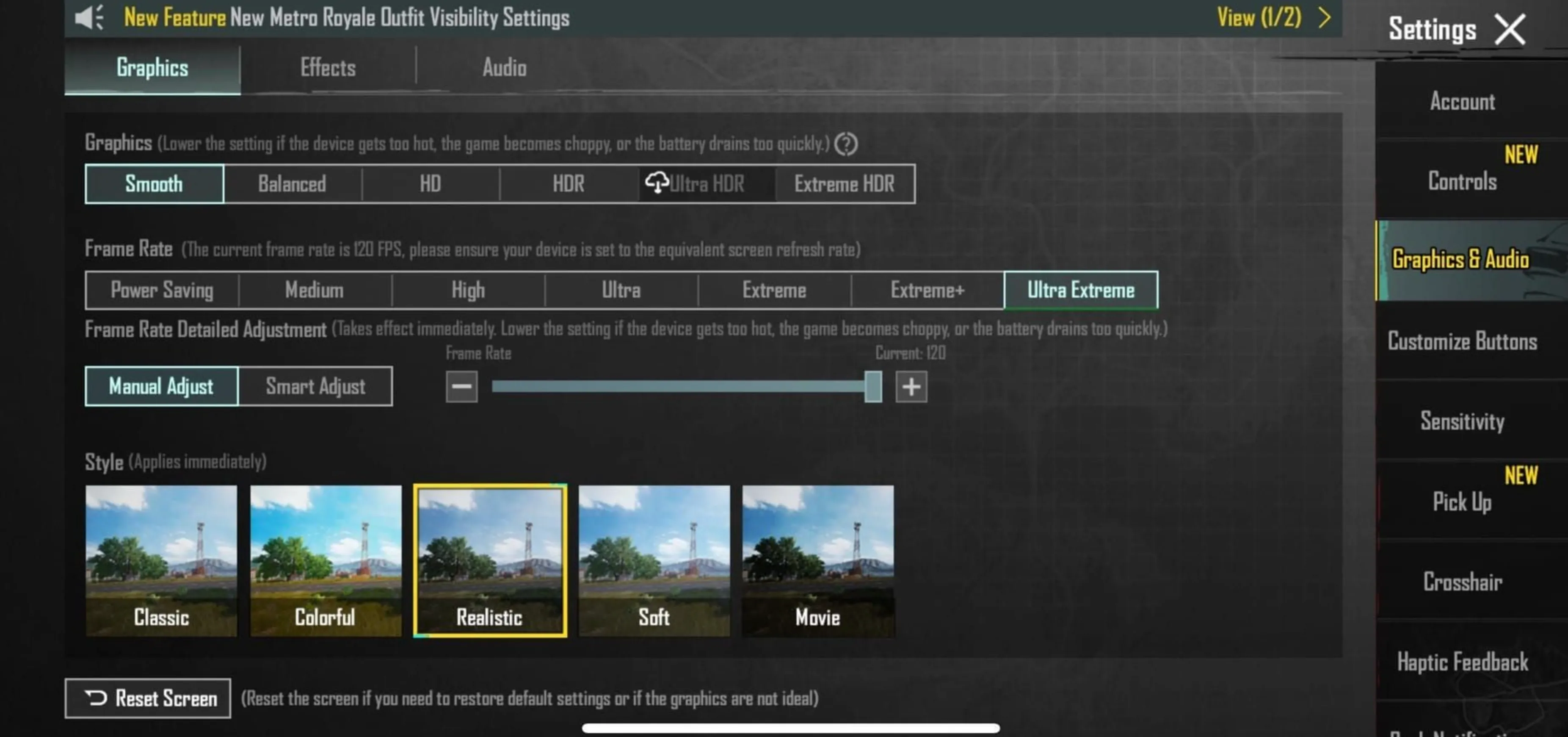The height and width of the screenshot is (737, 1568).
Task: Mute the announcement speaker icon
Action: coord(90,18)
